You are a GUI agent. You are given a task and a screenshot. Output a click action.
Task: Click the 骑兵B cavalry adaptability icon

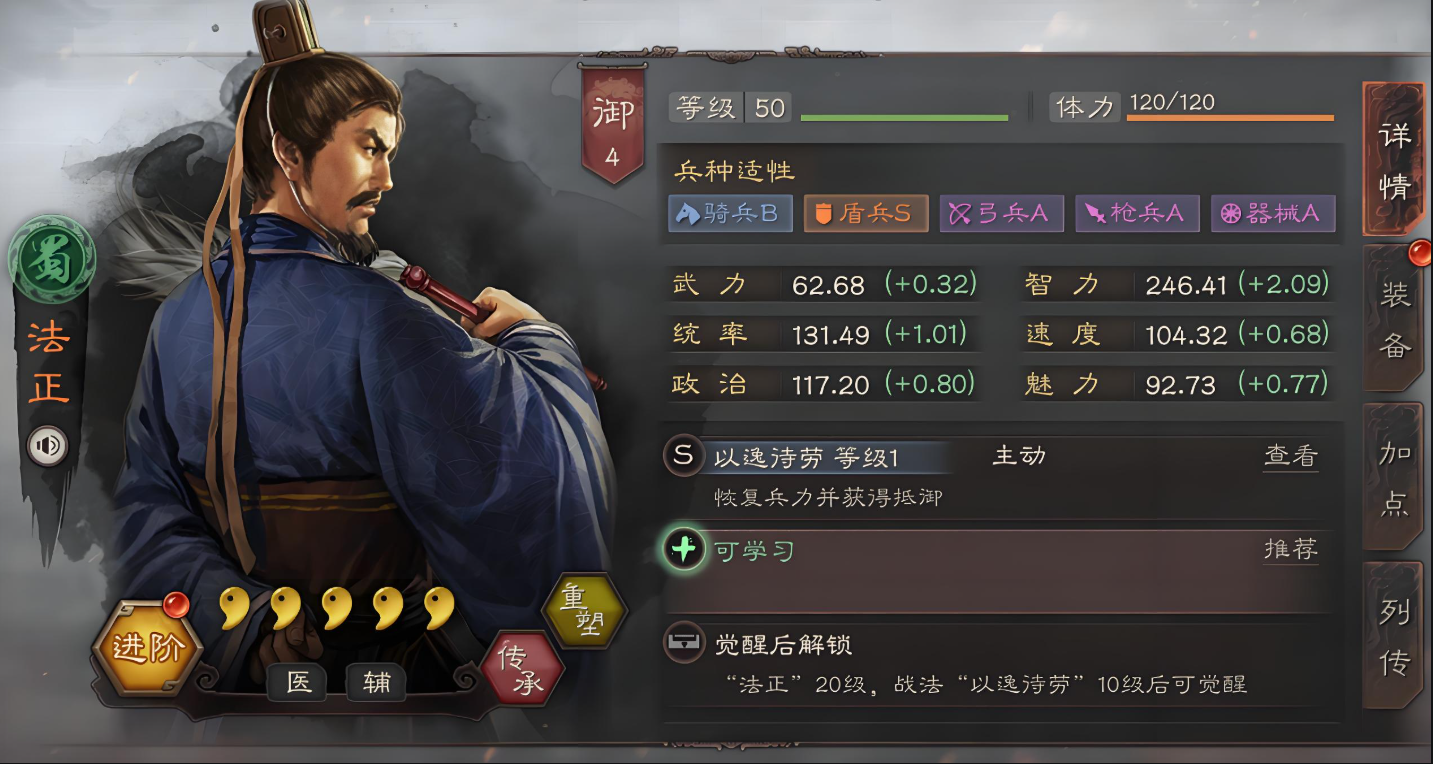coord(730,213)
